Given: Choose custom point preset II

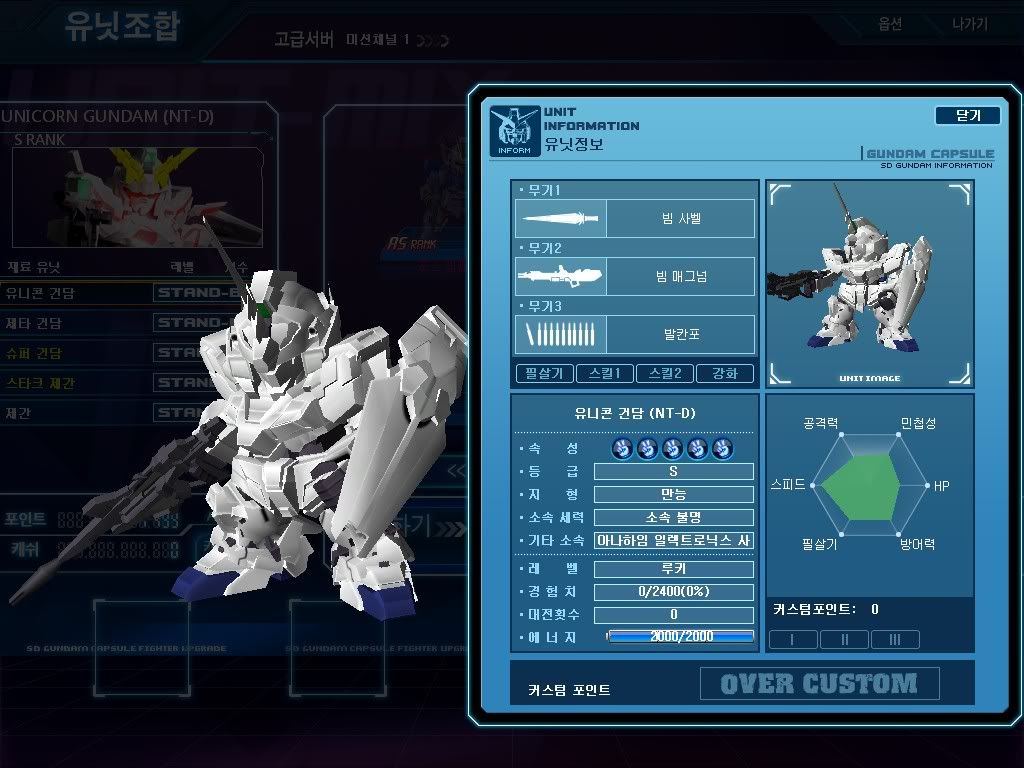Looking at the screenshot, I should tap(845, 639).
